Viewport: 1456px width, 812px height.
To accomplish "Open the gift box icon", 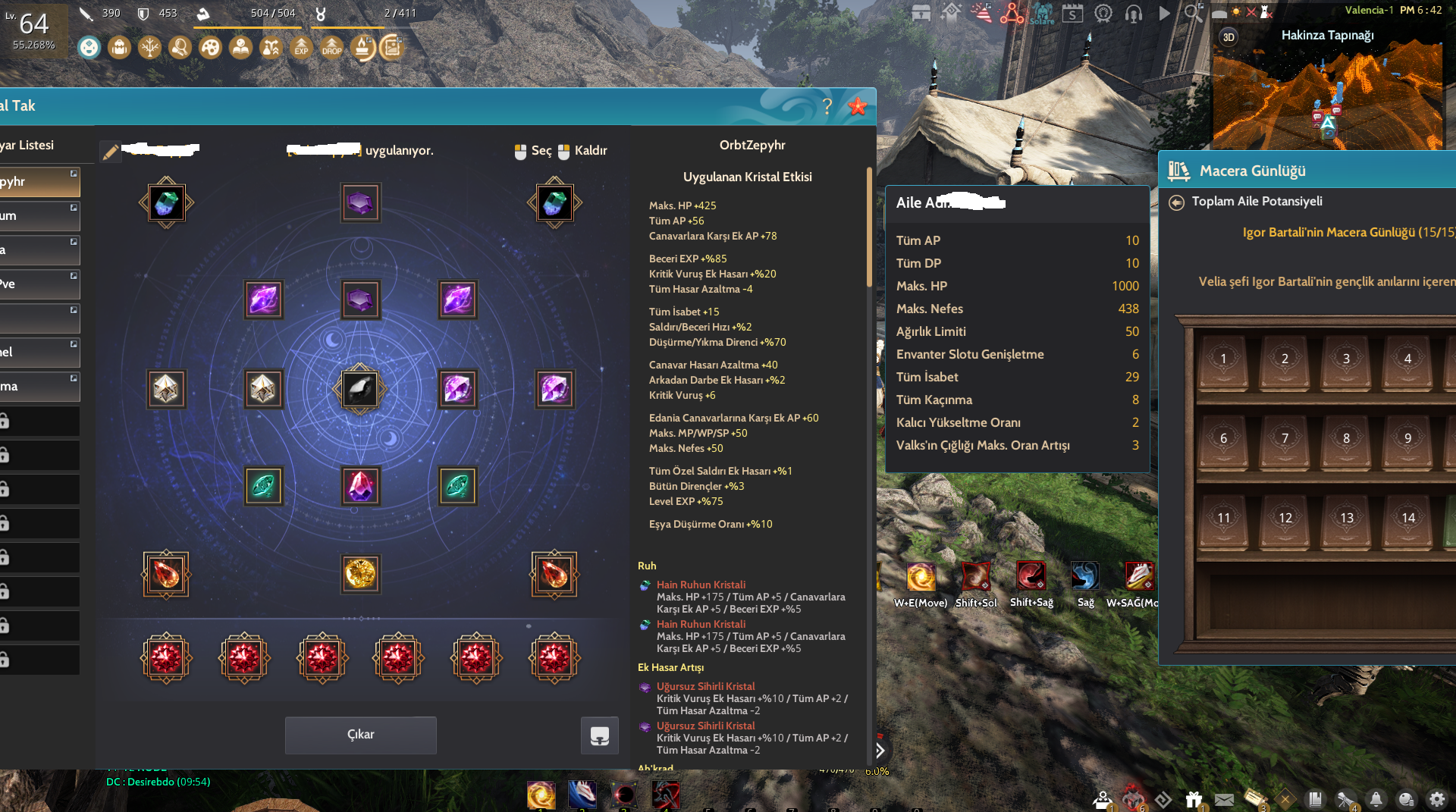I will point(1194,799).
